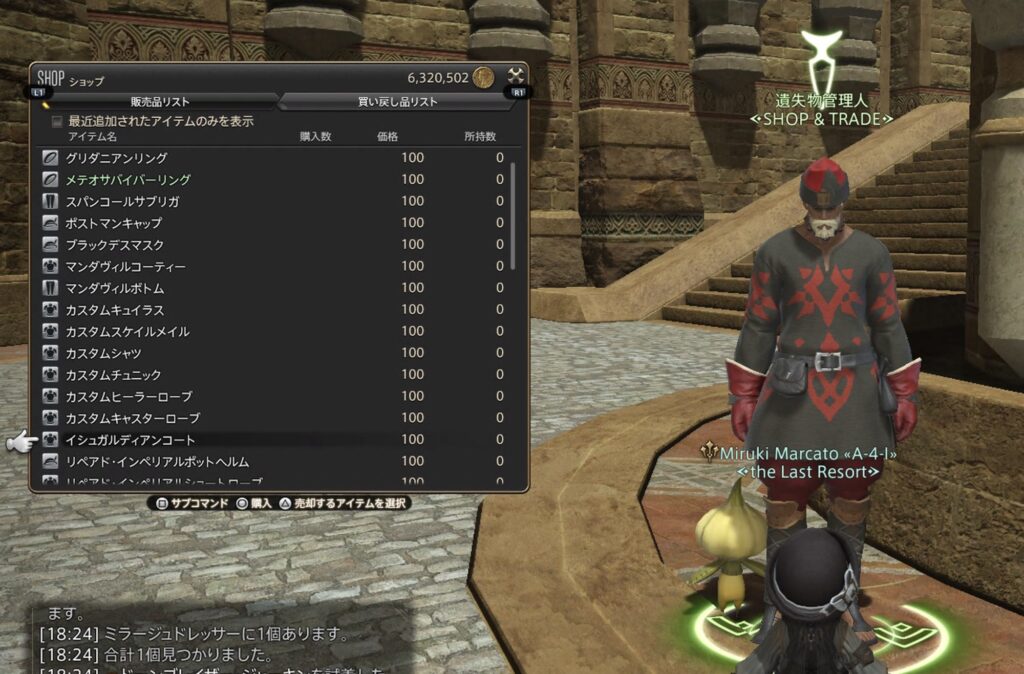Switch to the 販売品リスト tab
This screenshot has height=674, width=1024.
(x=160, y=101)
